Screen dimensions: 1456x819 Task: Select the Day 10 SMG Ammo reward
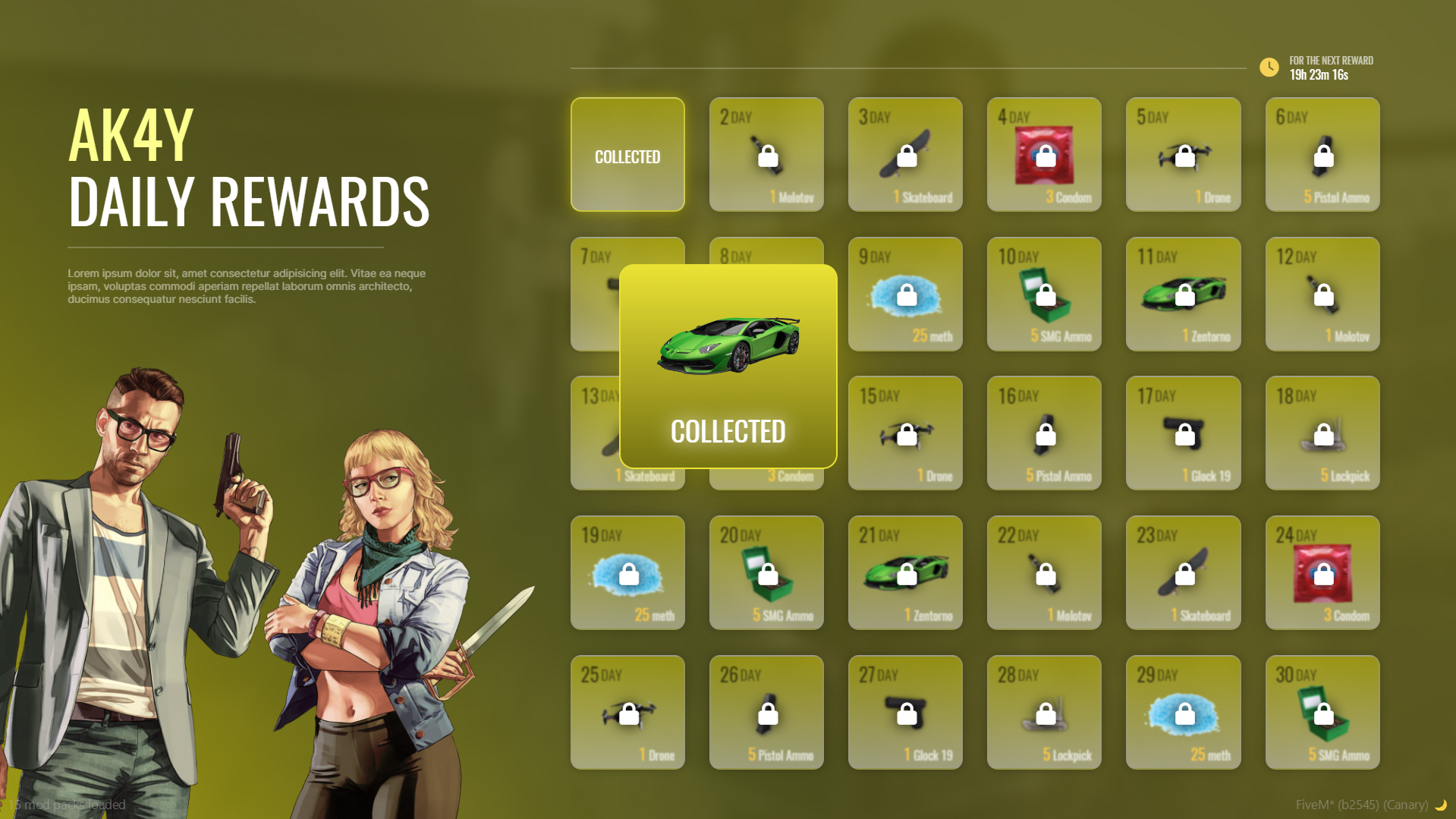click(x=1044, y=294)
